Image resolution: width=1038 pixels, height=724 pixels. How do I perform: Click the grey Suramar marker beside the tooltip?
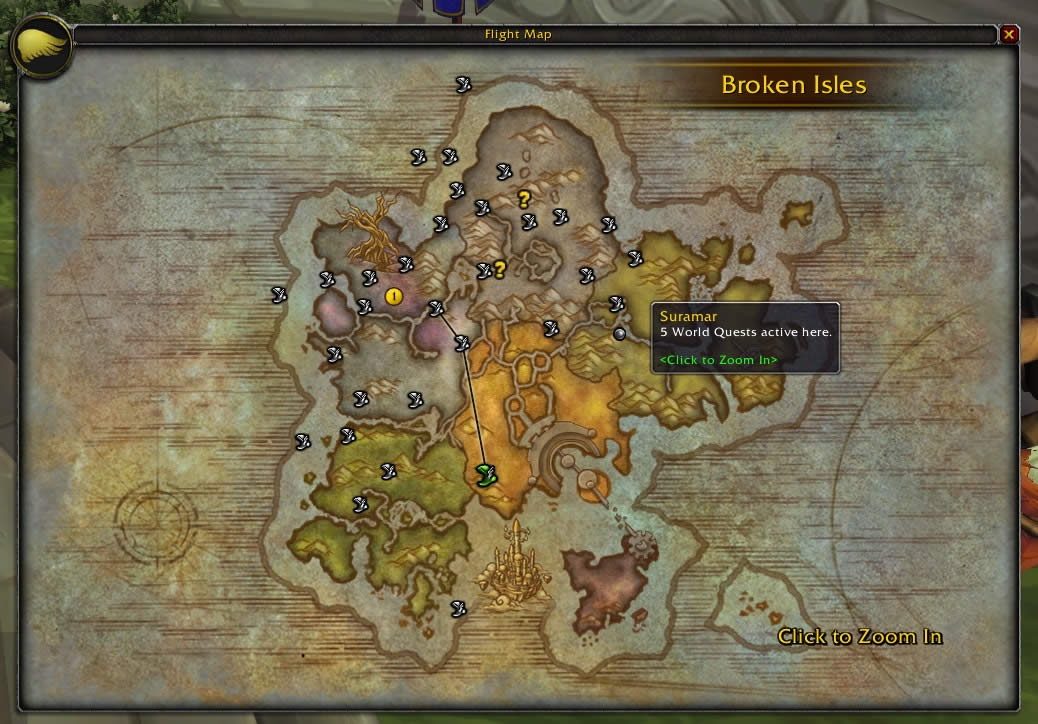[x=620, y=333]
